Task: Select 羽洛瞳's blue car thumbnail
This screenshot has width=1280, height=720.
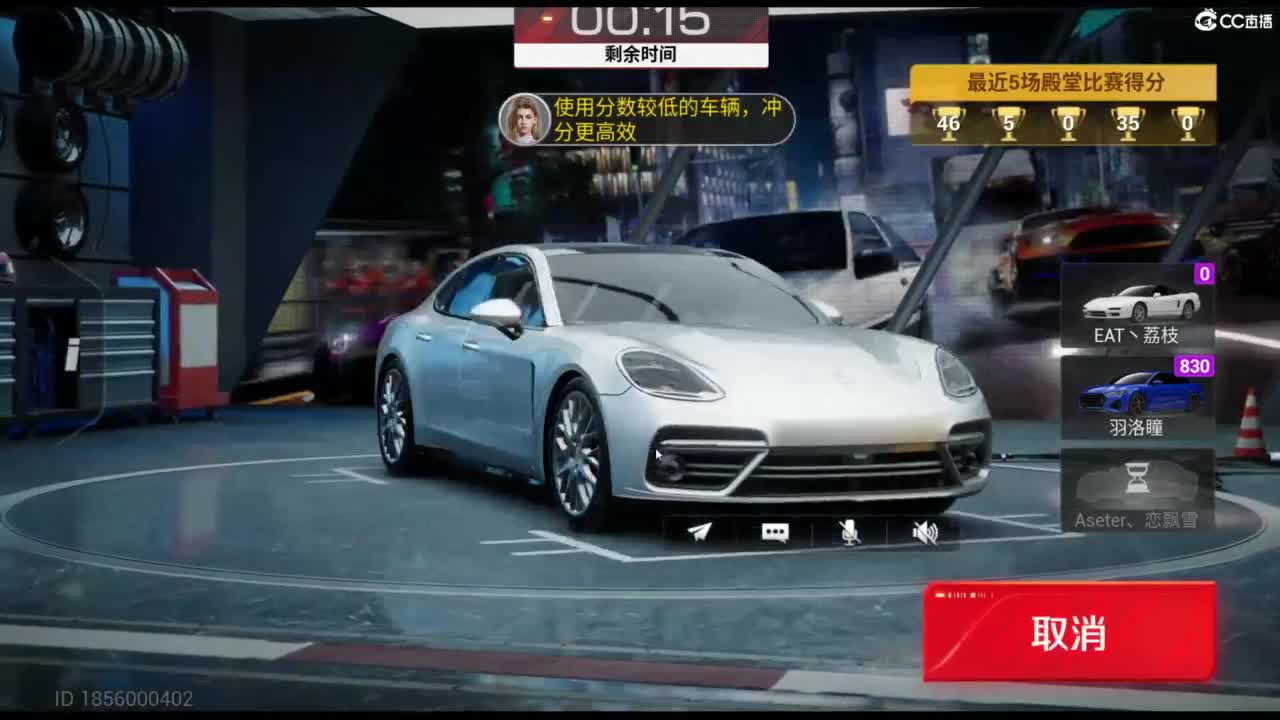Action: (1138, 393)
